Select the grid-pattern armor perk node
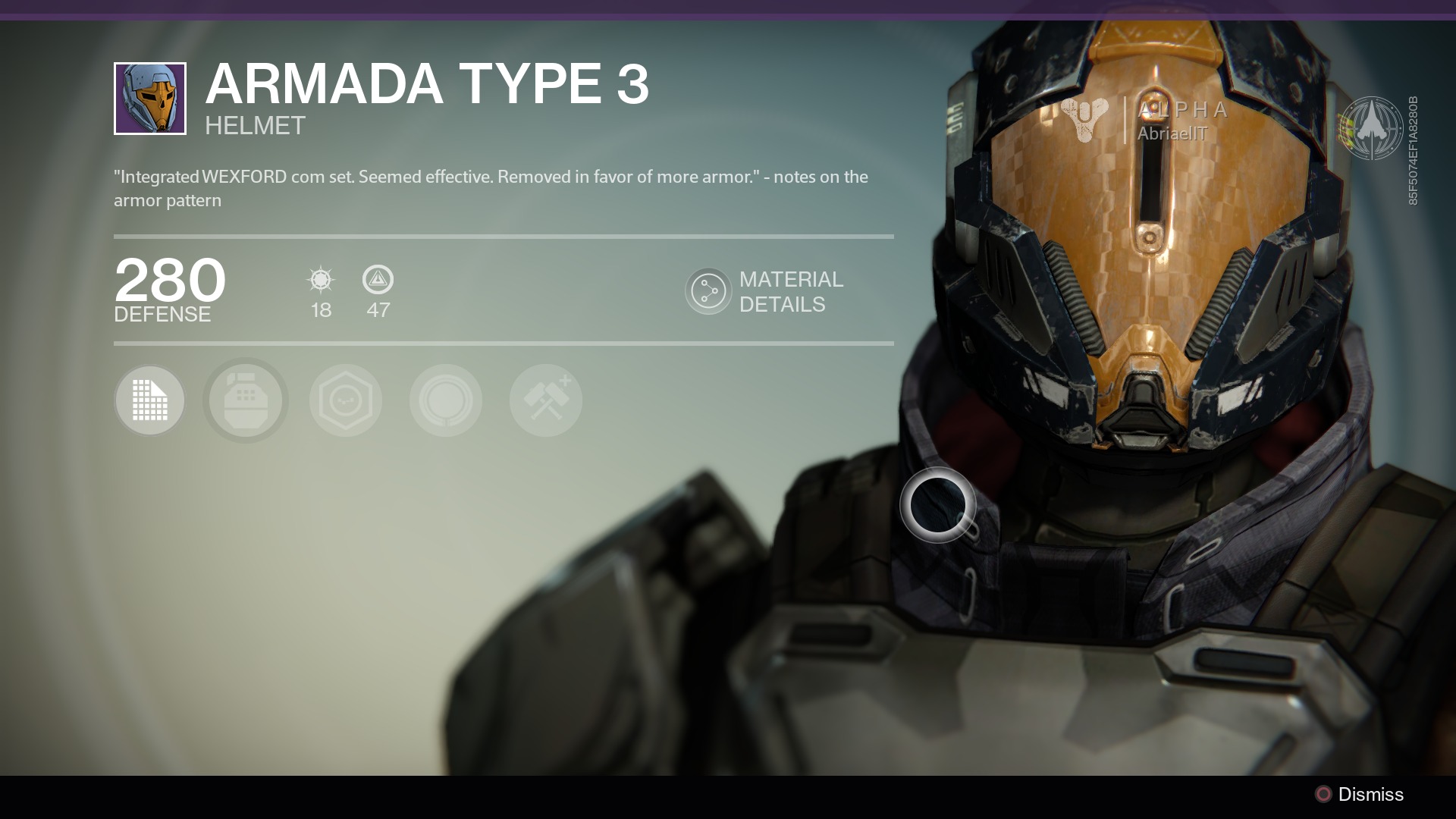The height and width of the screenshot is (819, 1456). [150, 400]
